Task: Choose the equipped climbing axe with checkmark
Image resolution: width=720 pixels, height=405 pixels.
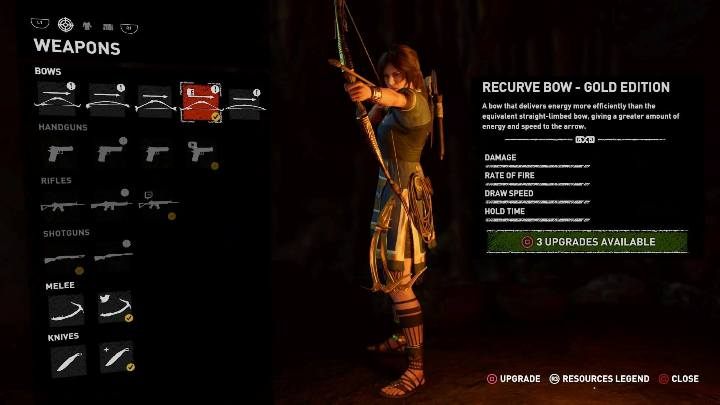Action: click(x=113, y=307)
